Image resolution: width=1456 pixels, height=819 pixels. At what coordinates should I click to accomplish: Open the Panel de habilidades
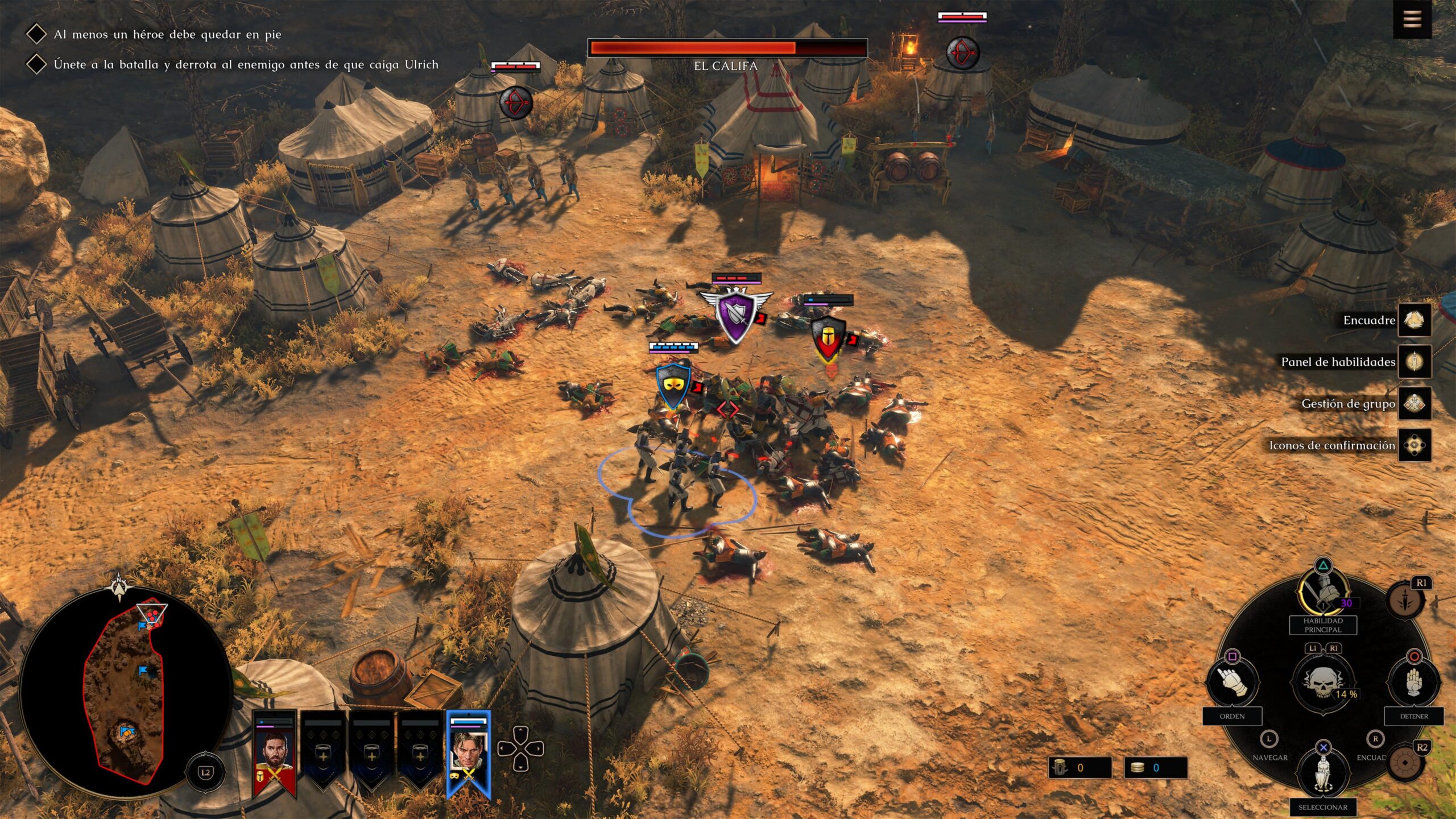click(1414, 362)
